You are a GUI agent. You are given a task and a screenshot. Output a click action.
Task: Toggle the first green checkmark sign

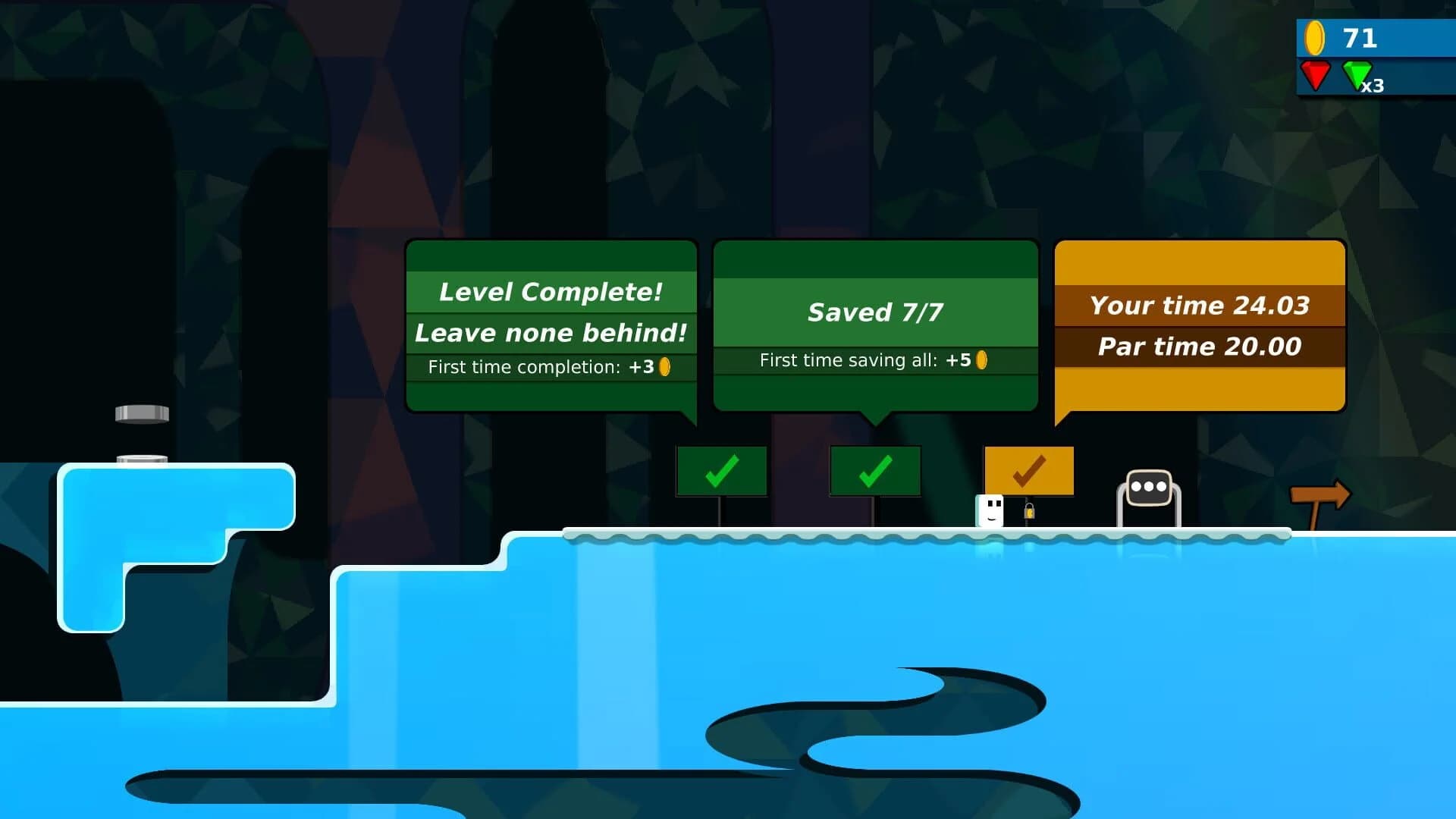point(721,472)
